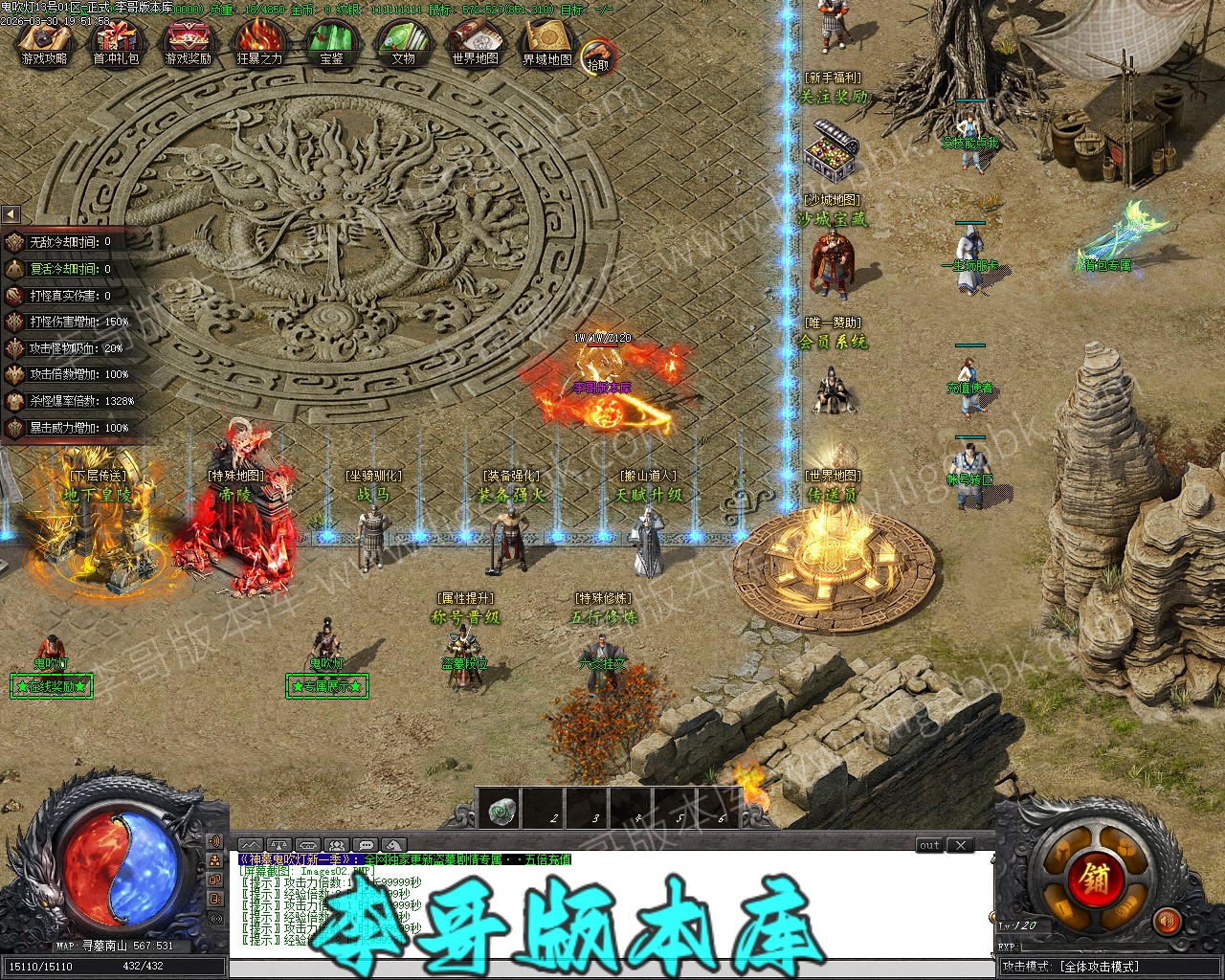The width and height of the screenshot is (1225, 980).
Task: Use the green stone in hotbar slot 1
Action: point(503,812)
